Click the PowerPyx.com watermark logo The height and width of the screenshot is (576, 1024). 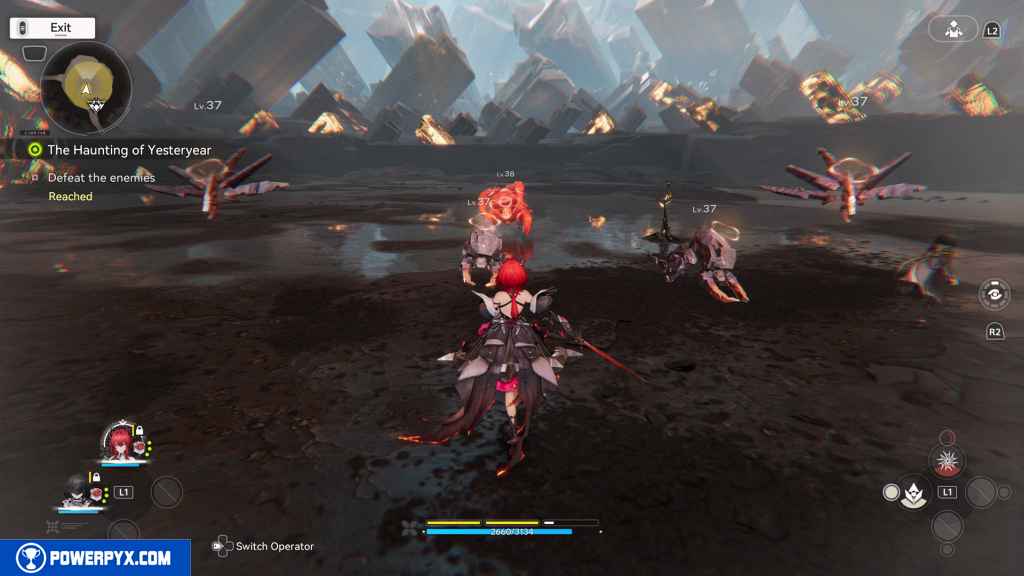pyautogui.click(x=95, y=558)
